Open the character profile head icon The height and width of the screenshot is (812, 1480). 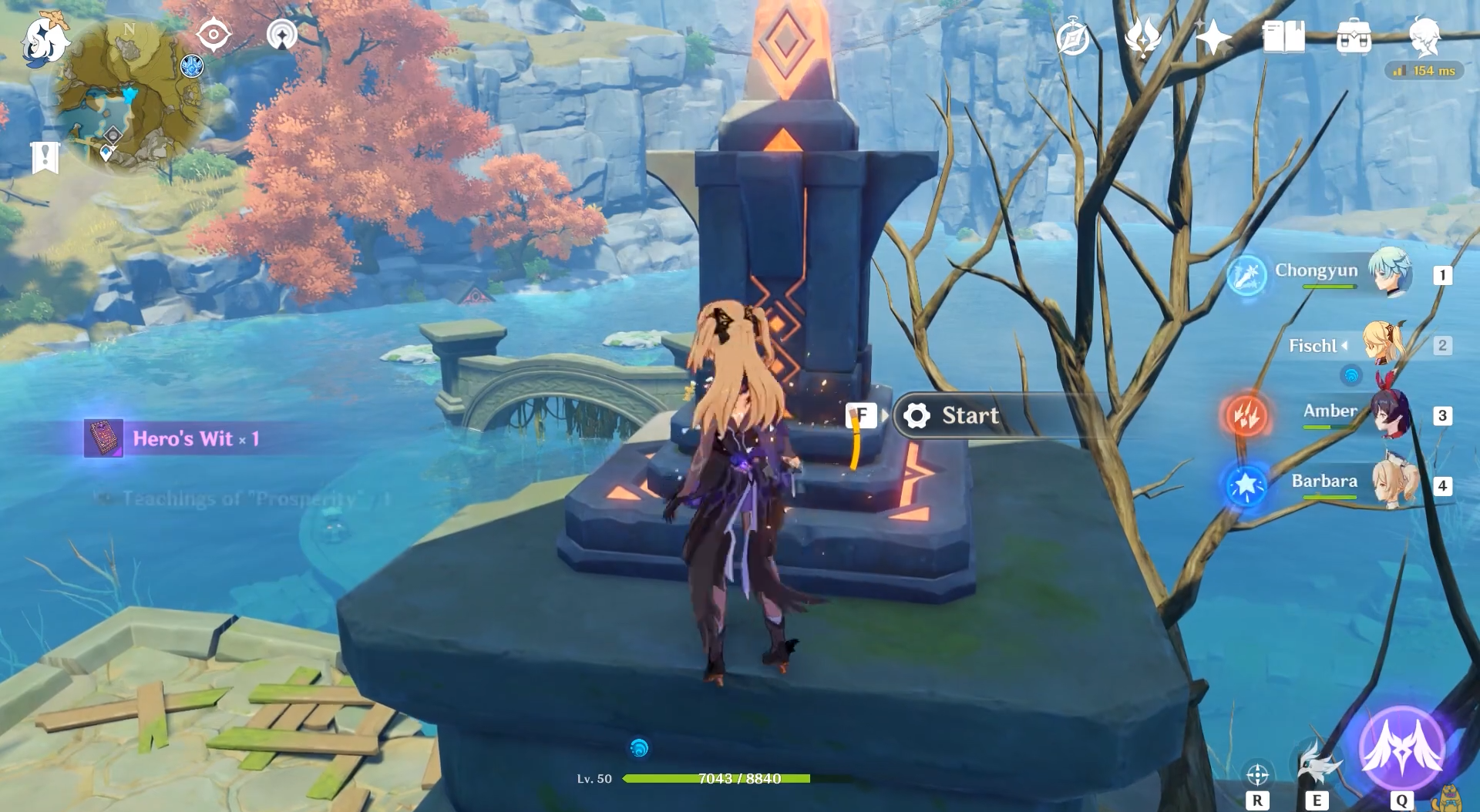click(x=1424, y=37)
